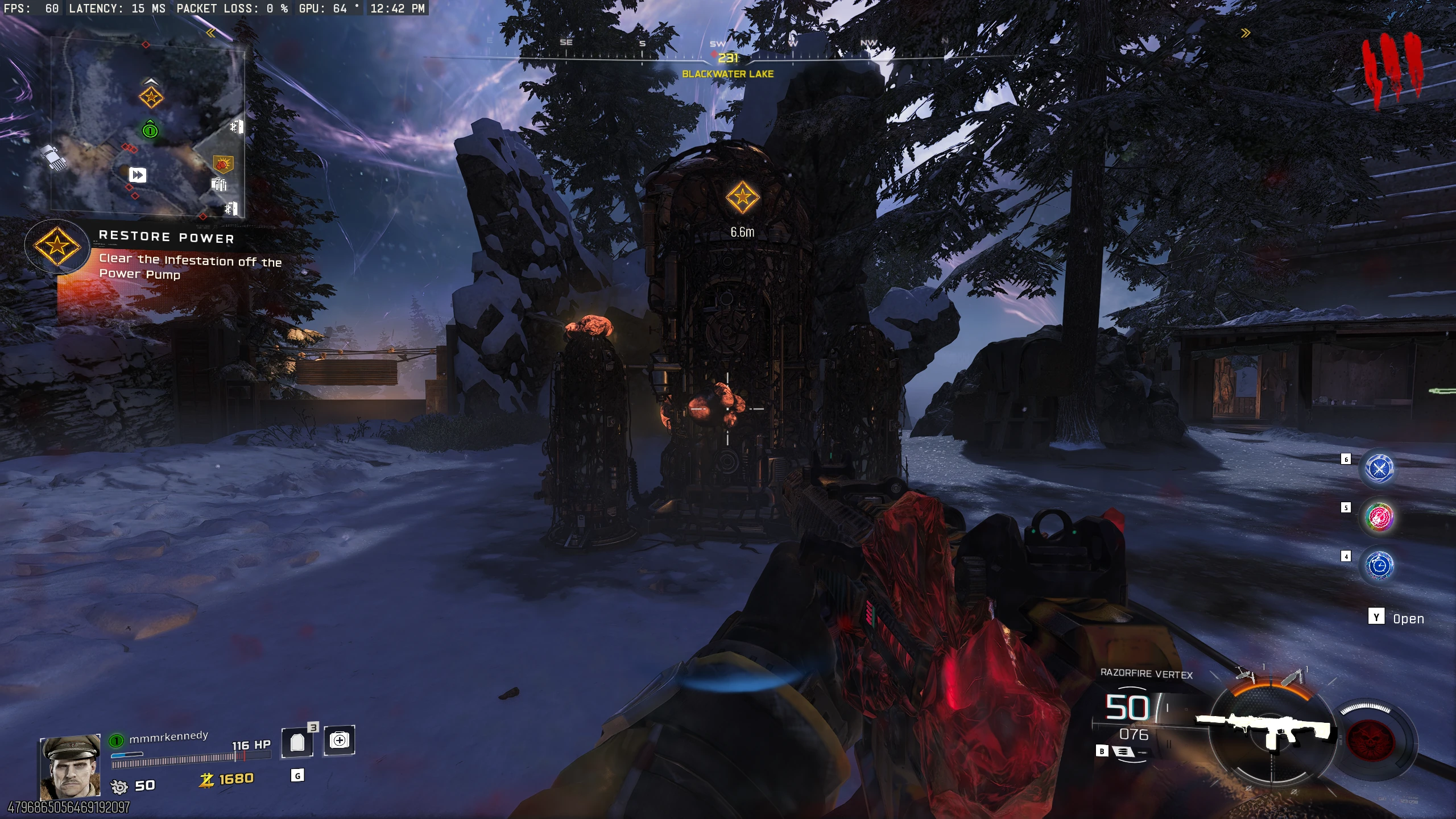Click the mmmrkennedy operator portrait
Image resolution: width=1456 pixels, height=819 pixels.
click(70, 766)
